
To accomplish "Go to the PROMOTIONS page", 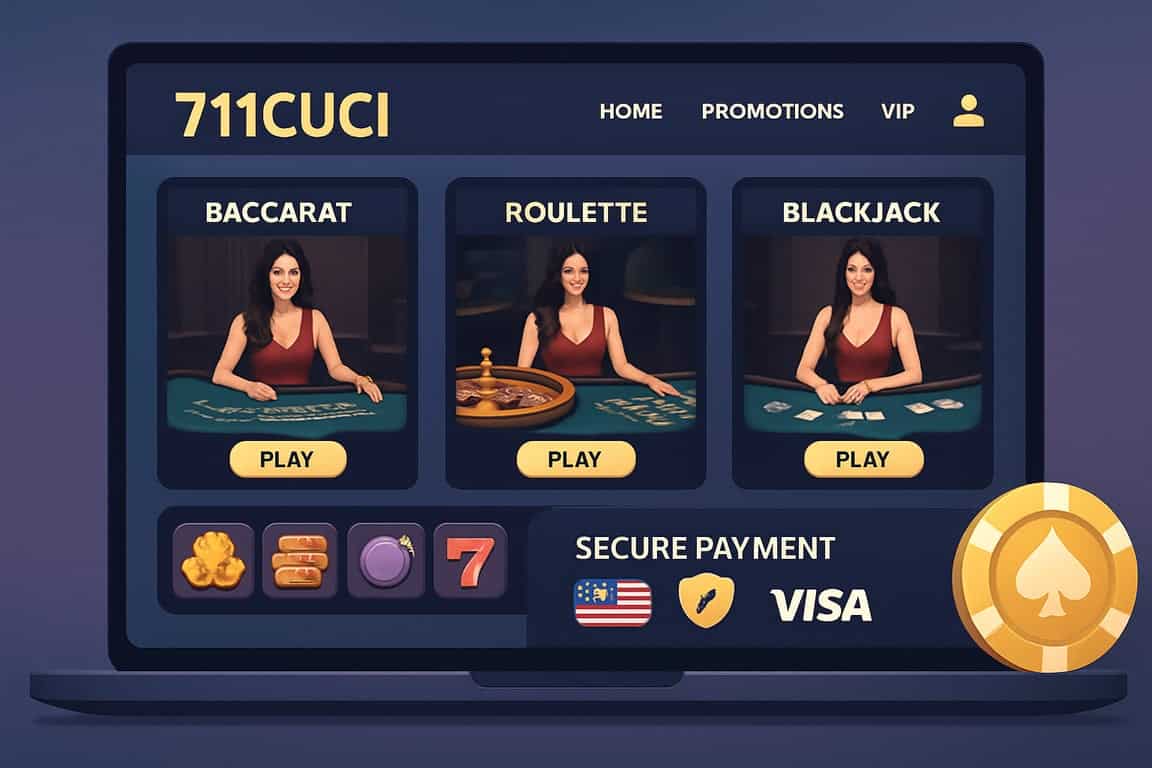I will (x=772, y=111).
